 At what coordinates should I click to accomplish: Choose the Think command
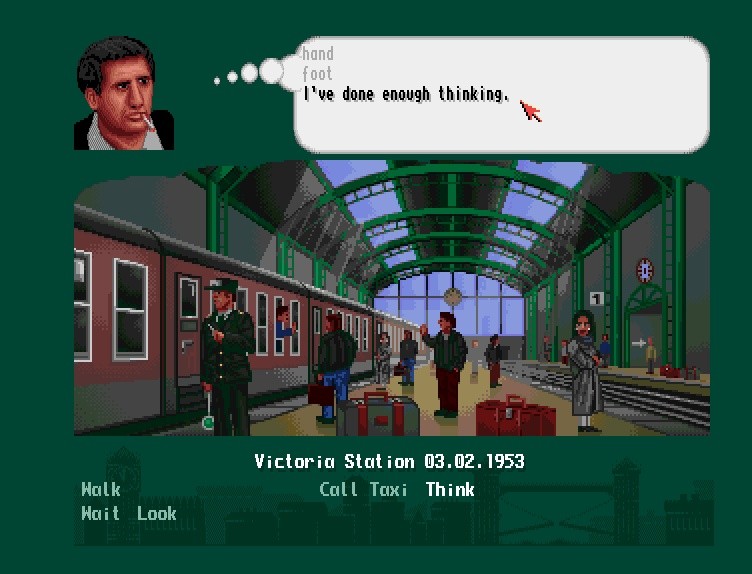[450, 489]
